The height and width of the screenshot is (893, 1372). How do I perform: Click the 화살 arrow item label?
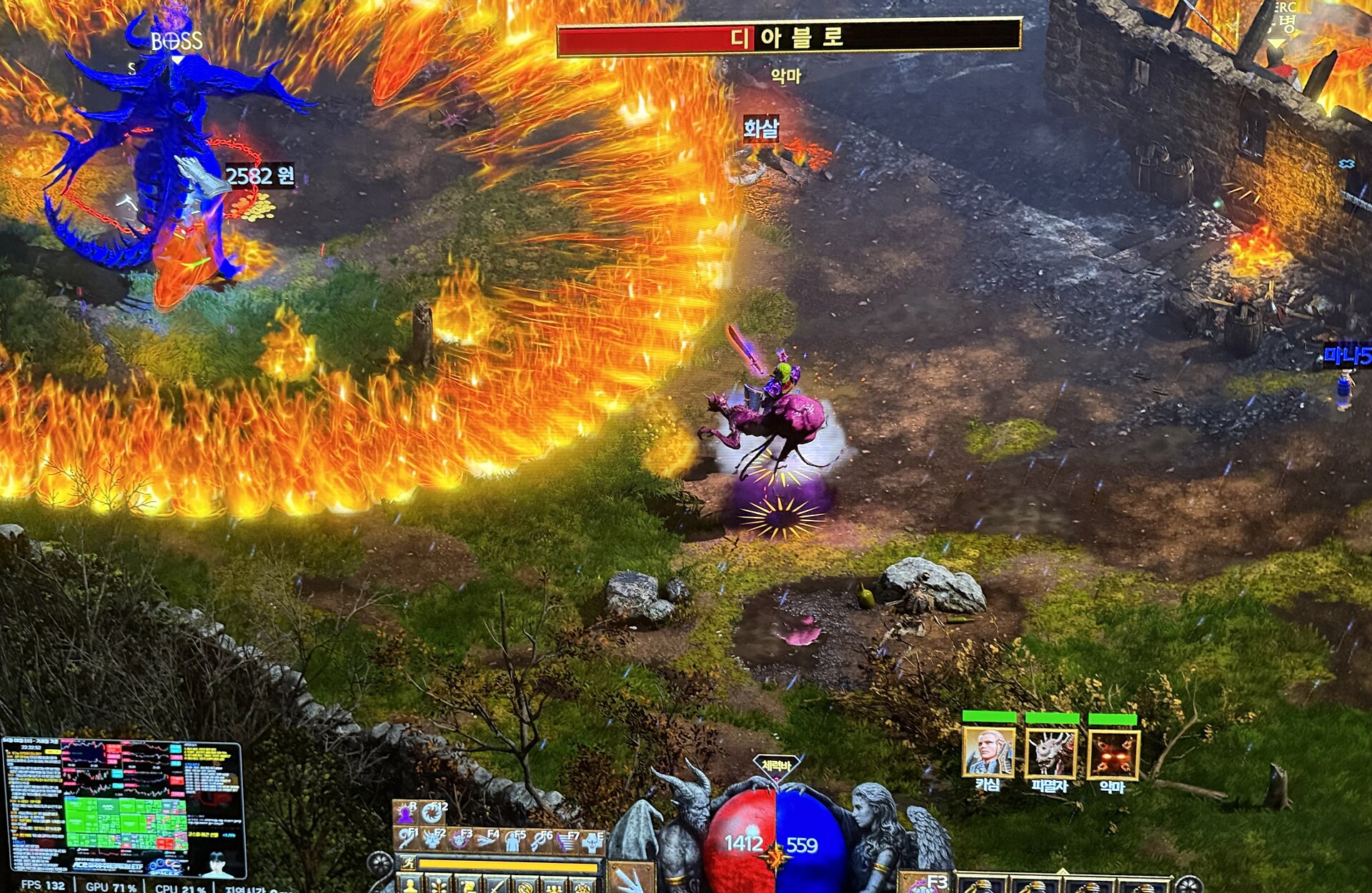pos(760,129)
